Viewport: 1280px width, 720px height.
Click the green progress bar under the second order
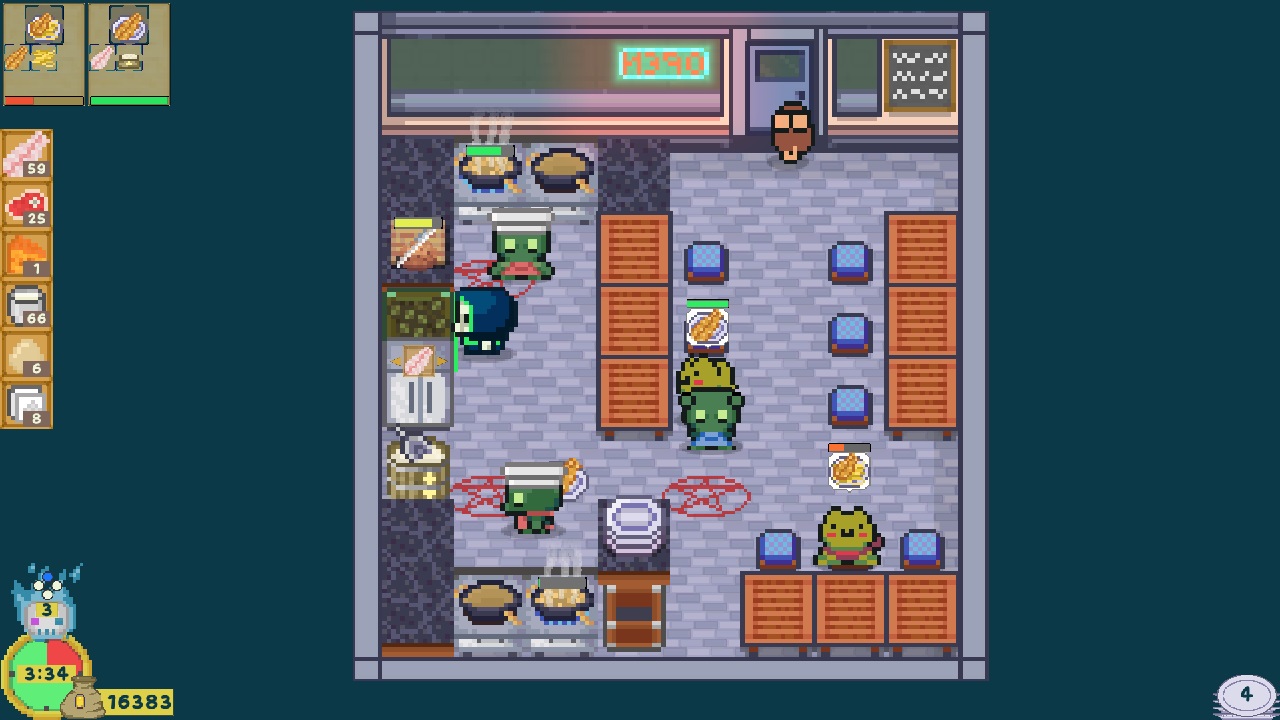click(128, 100)
